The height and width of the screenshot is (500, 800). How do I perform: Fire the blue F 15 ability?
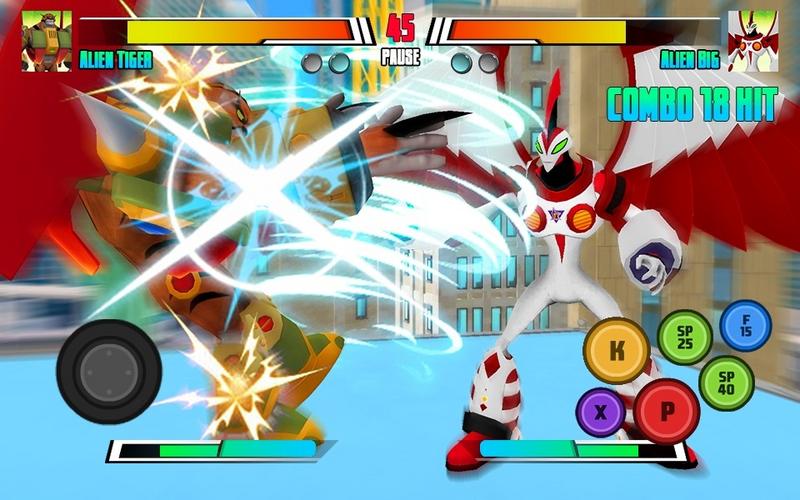click(x=746, y=326)
